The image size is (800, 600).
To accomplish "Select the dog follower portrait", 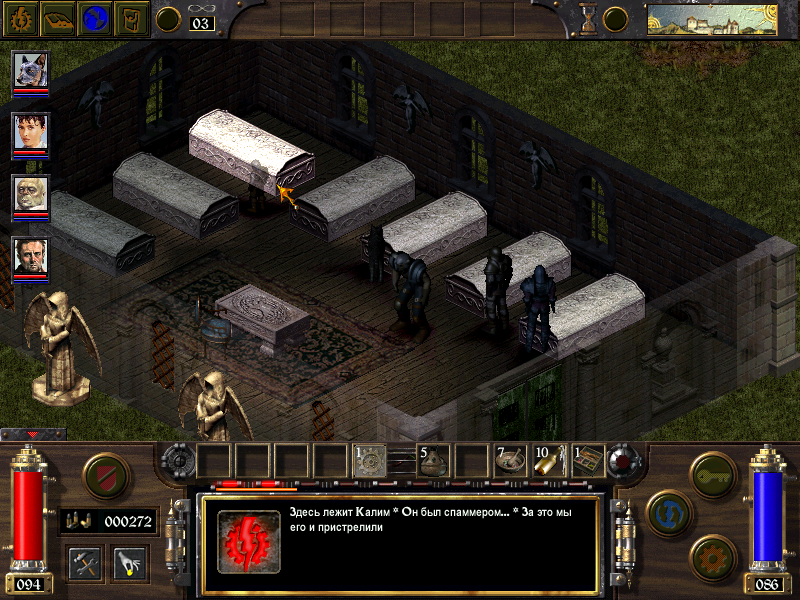I will pos(30,71).
